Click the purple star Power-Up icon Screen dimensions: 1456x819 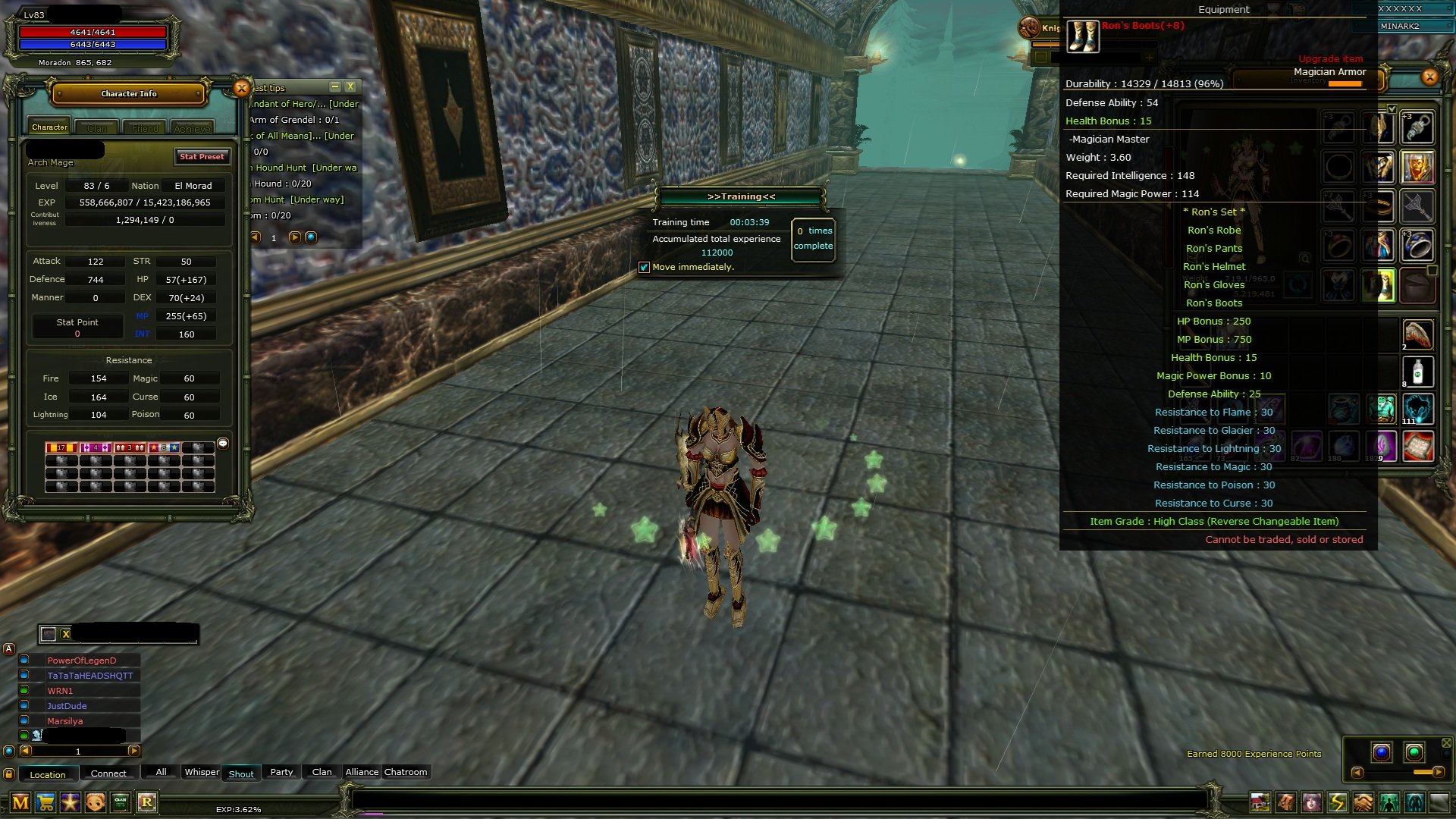click(69, 802)
